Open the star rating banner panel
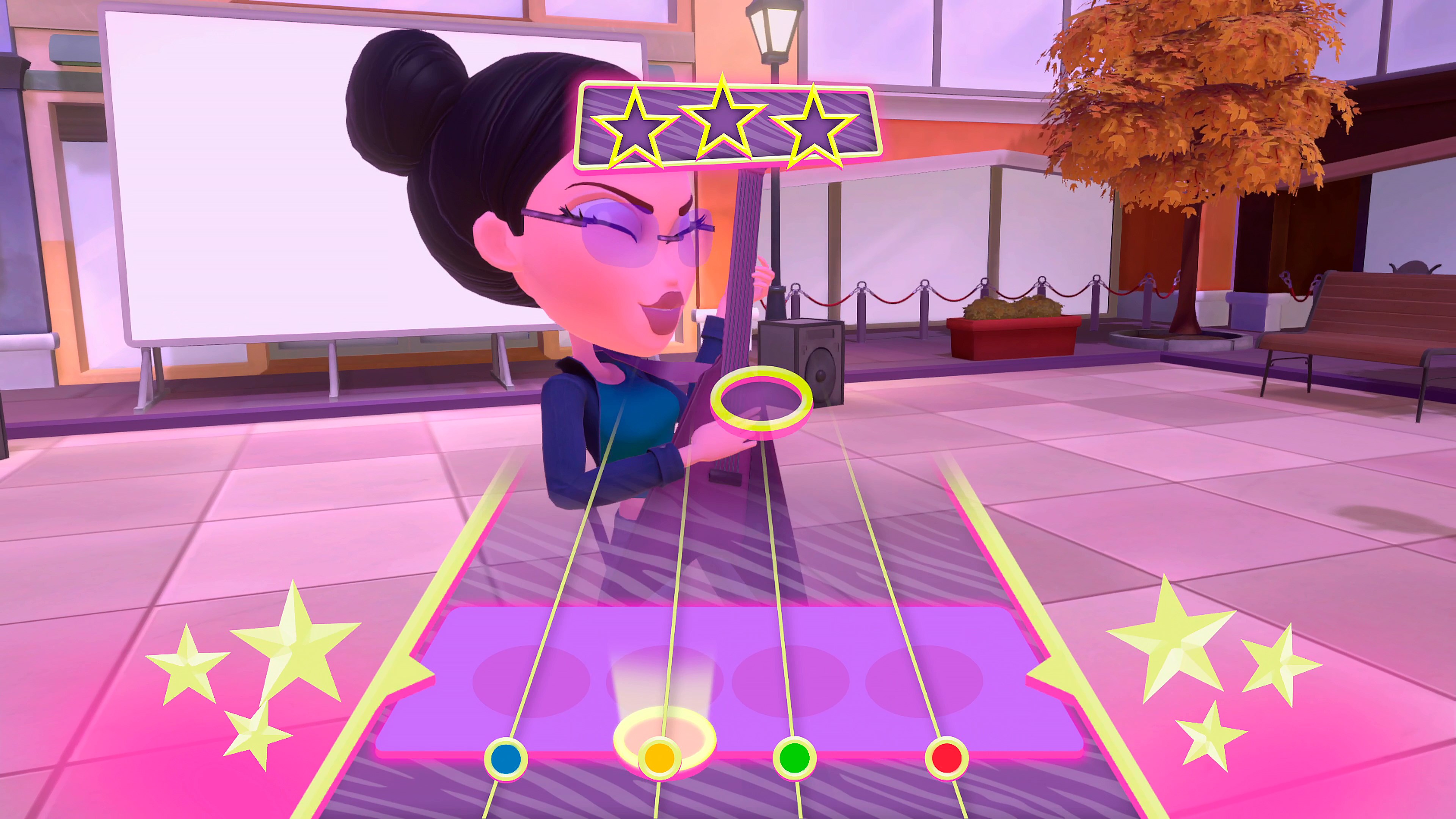This screenshot has width=1456, height=819. point(726,124)
